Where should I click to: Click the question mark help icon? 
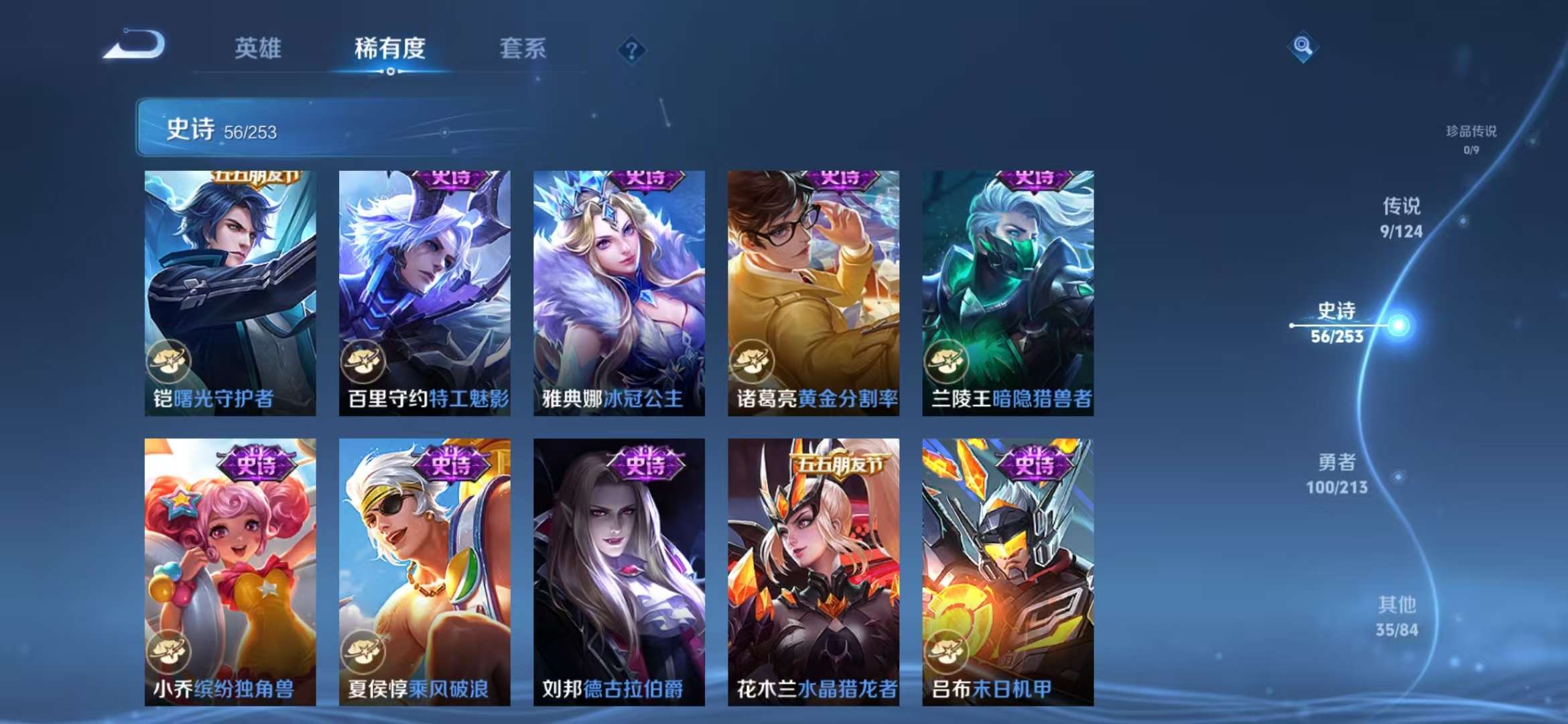[x=631, y=49]
